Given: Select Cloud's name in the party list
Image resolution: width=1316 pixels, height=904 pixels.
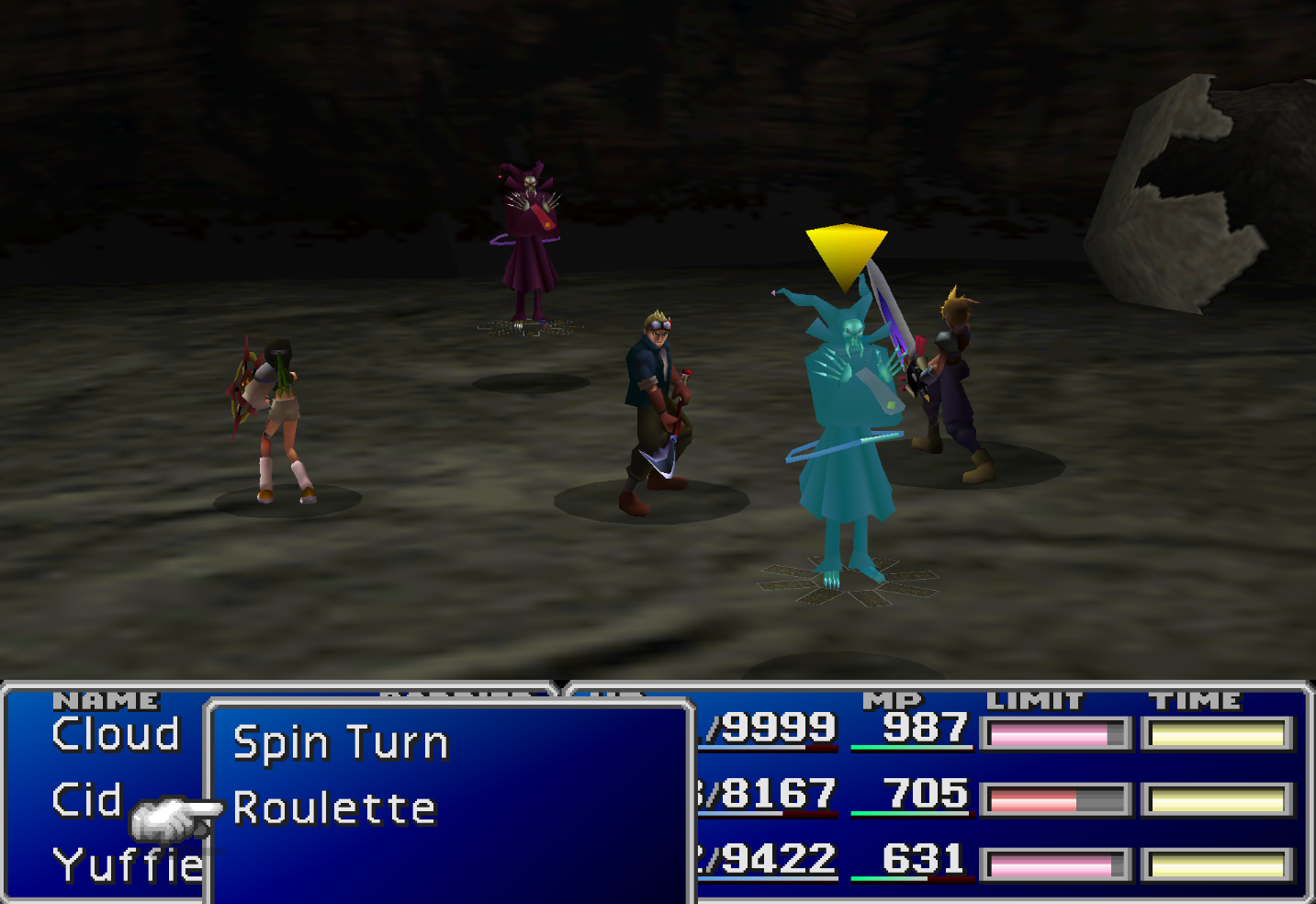Looking at the screenshot, I should [x=115, y=733].
